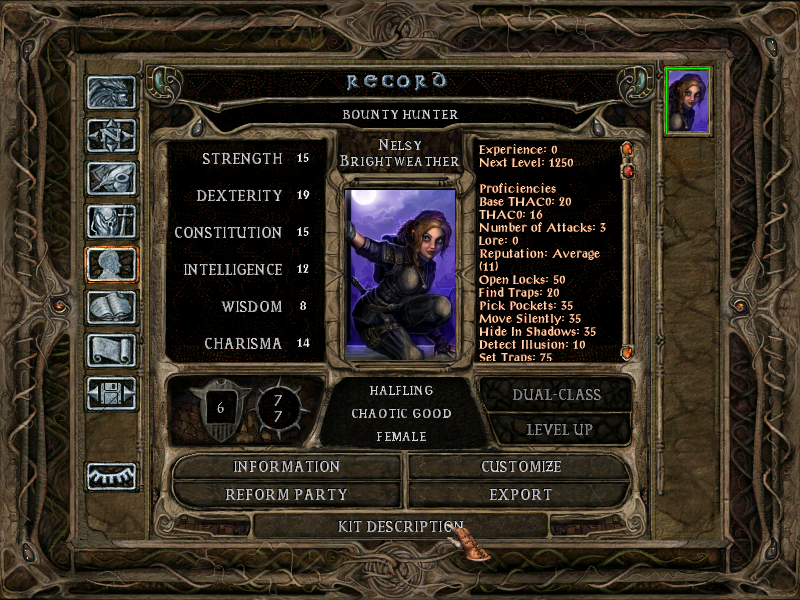Open the journal with the quill icon

click(x=111, y=179)
